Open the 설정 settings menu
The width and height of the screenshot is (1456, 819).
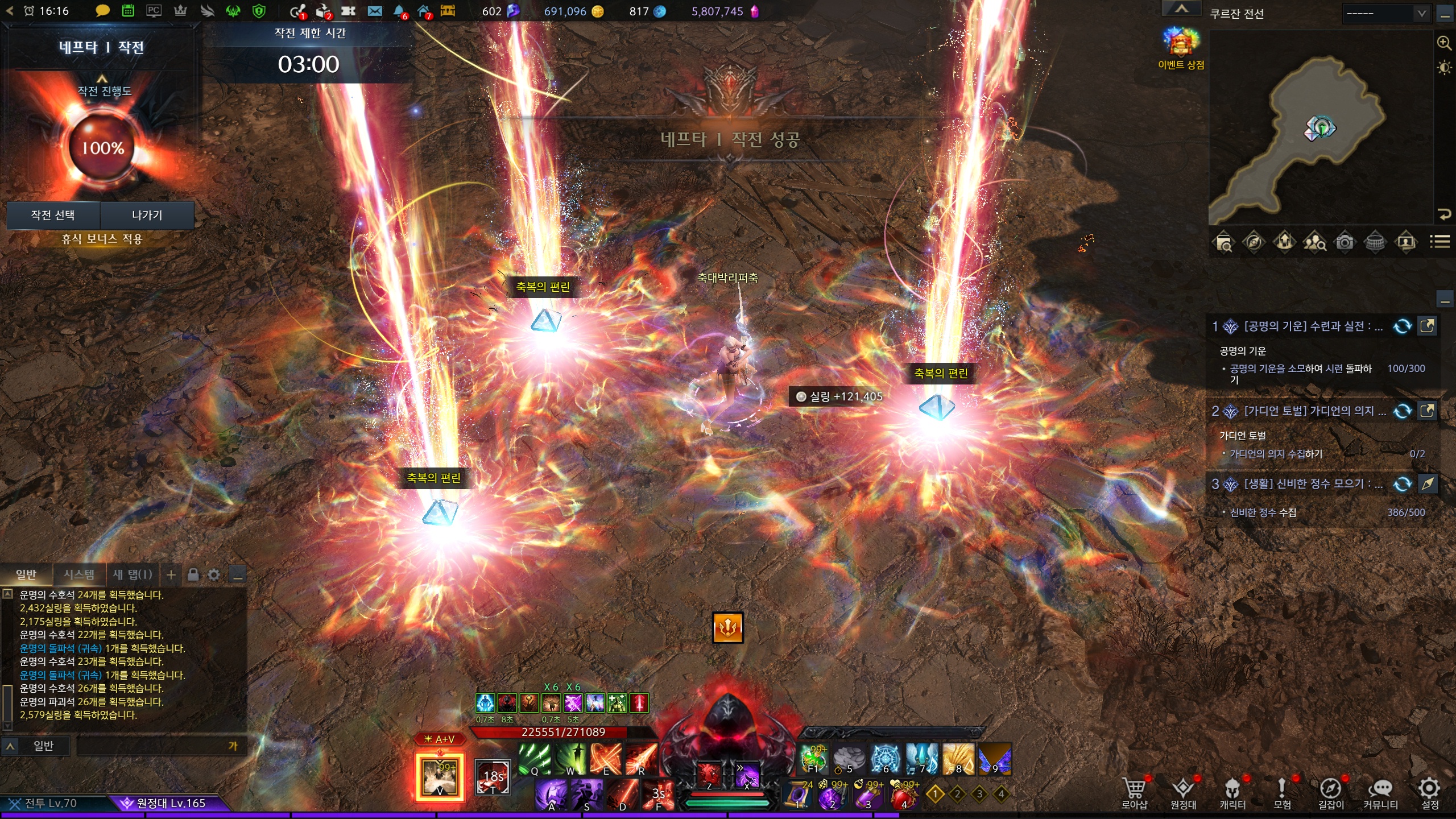[x=1429, y=793]
